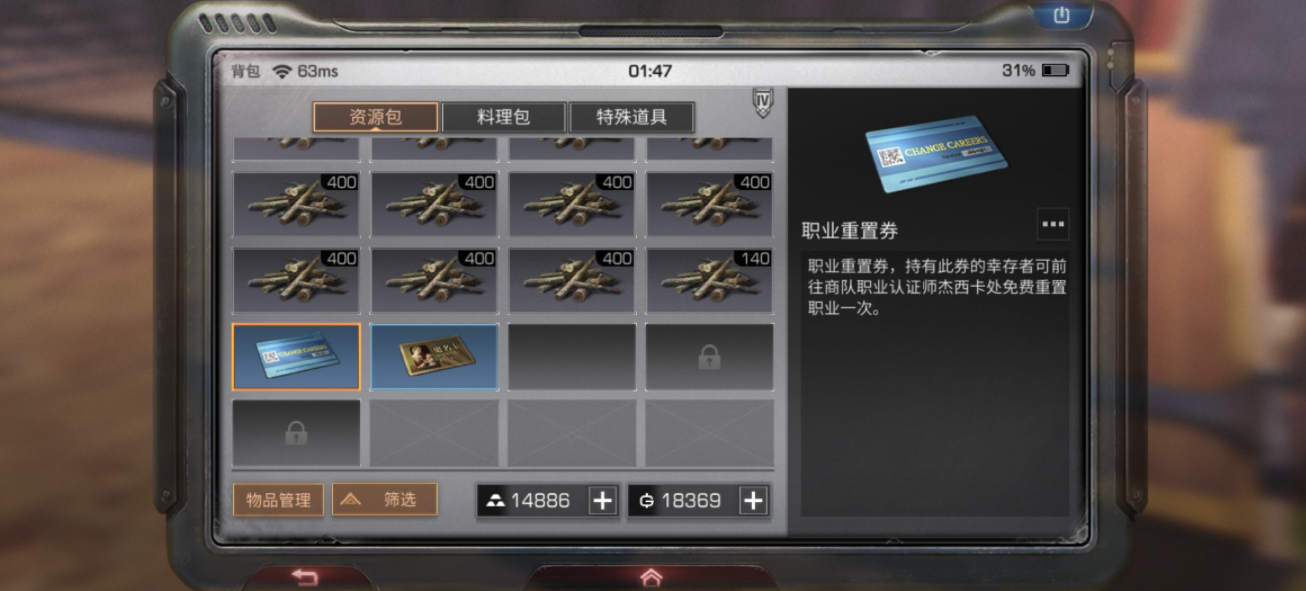Select the wood stack showing 140
This screenshot has width=1306, height=591.
click(x=709, y=281)
